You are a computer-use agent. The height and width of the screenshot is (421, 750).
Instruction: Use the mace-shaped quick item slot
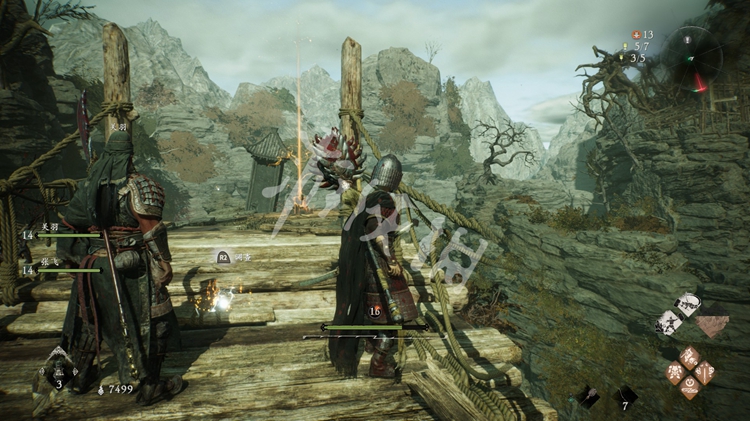pos(587,397)
